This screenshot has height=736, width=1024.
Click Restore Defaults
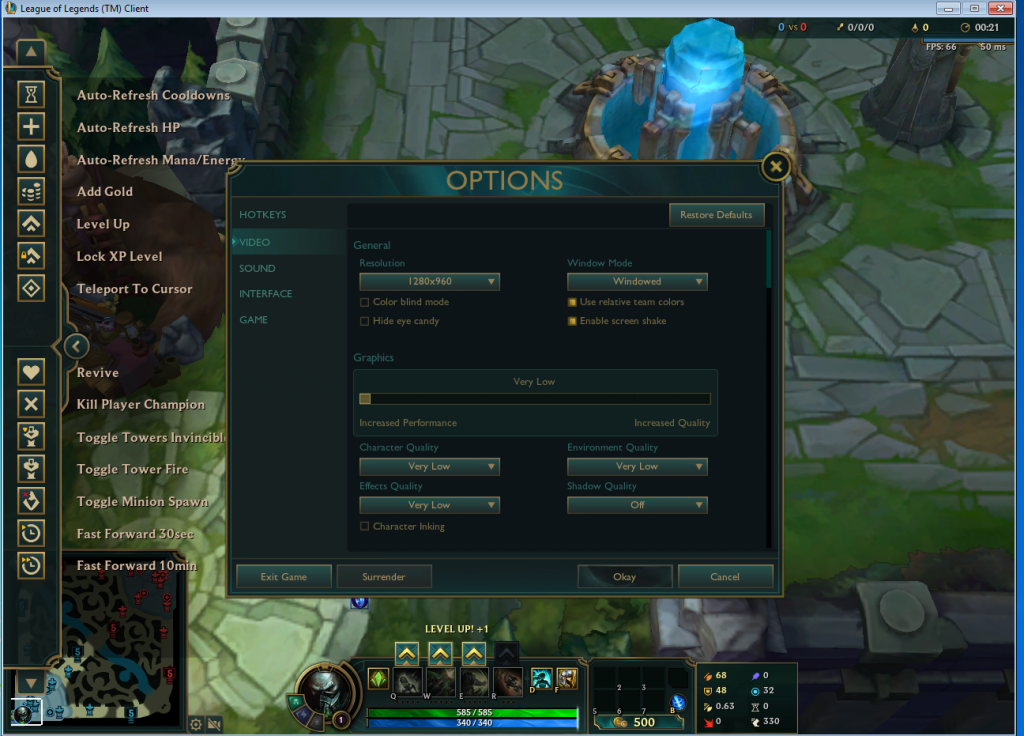pyautogui.click(x=716, y=215)
